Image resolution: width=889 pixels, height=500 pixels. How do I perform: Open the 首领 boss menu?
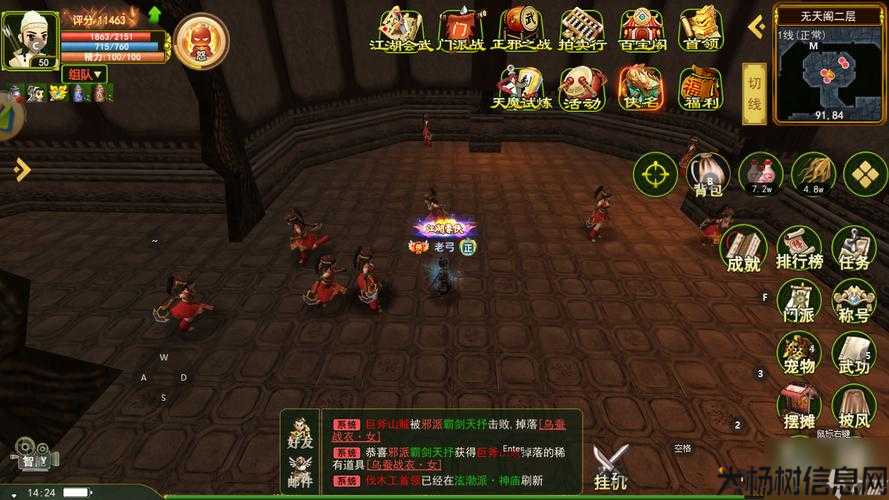click(x=699, y=28)
